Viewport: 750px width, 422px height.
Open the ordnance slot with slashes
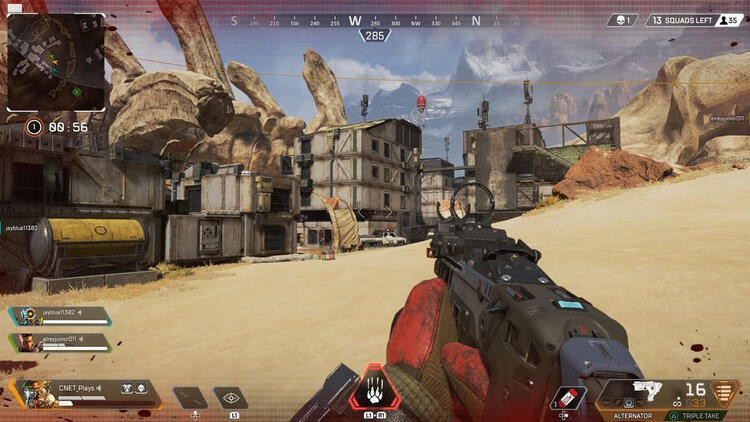[x=190, y=397]
